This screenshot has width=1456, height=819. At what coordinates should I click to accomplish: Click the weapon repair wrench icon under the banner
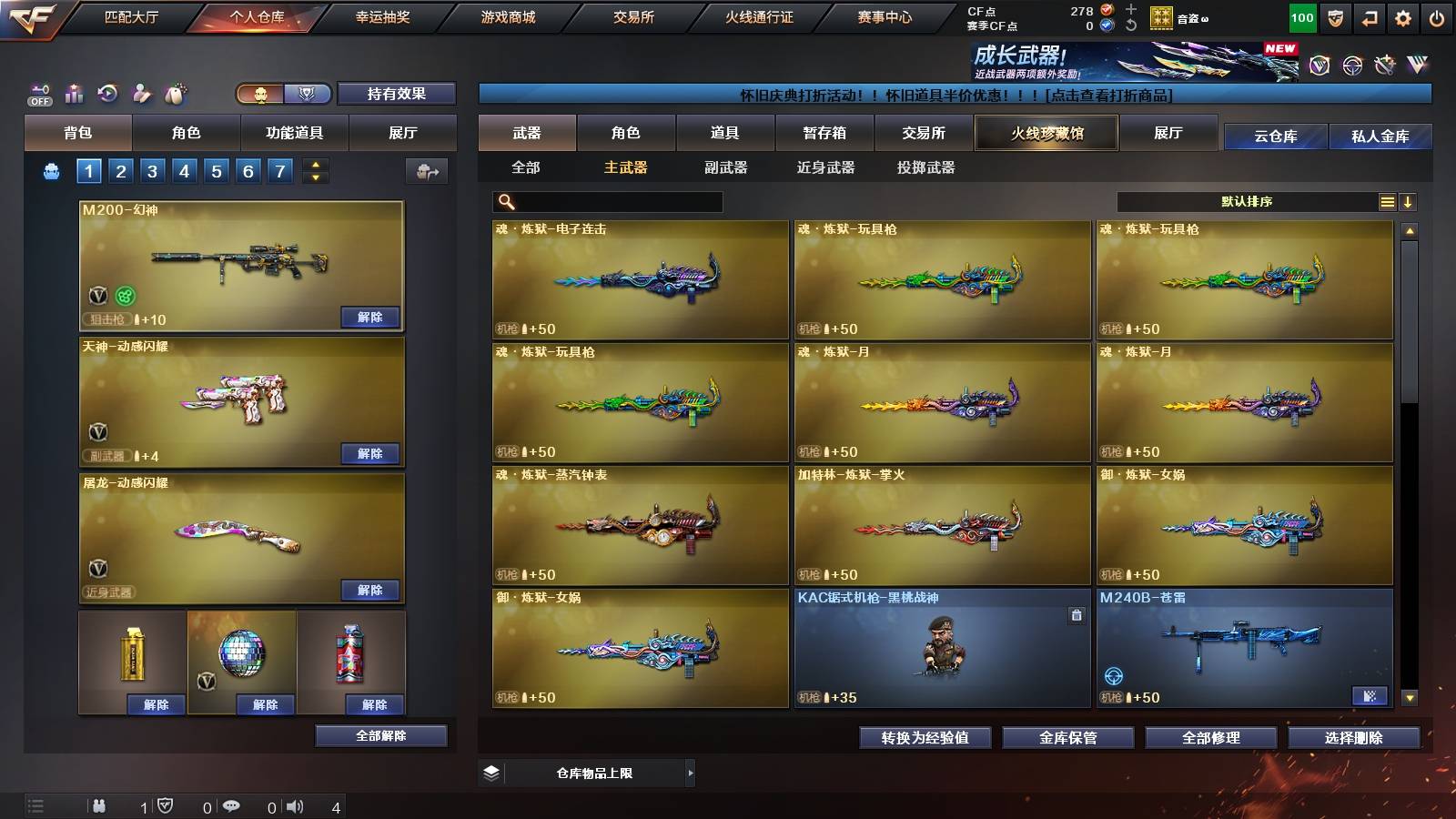pyautogui.click(x=1384, y=64)
